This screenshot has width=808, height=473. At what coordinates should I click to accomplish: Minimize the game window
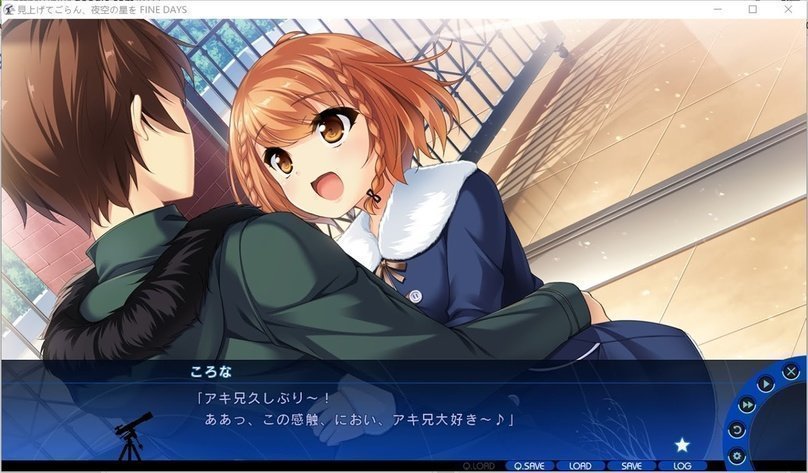[719, 9]
